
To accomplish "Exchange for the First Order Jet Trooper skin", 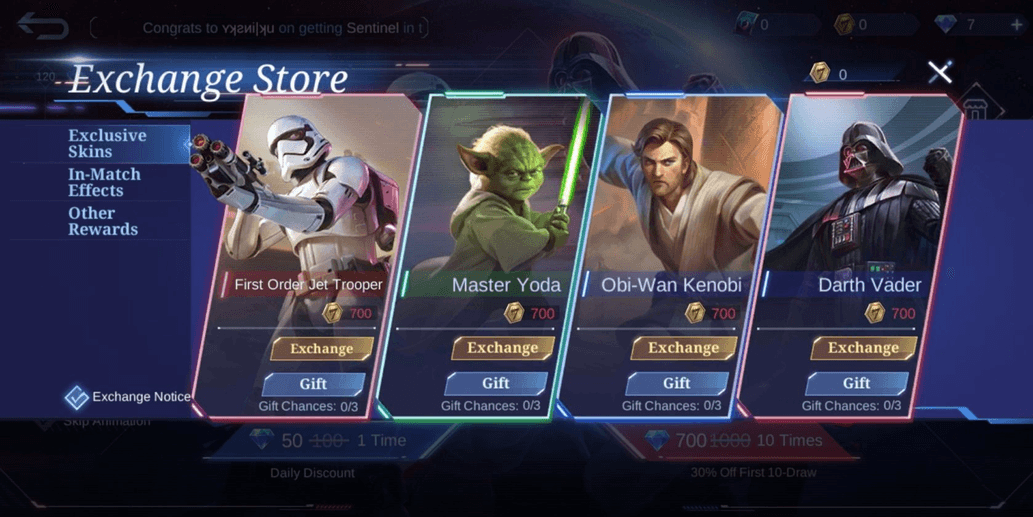I will (x=321, y=348).
